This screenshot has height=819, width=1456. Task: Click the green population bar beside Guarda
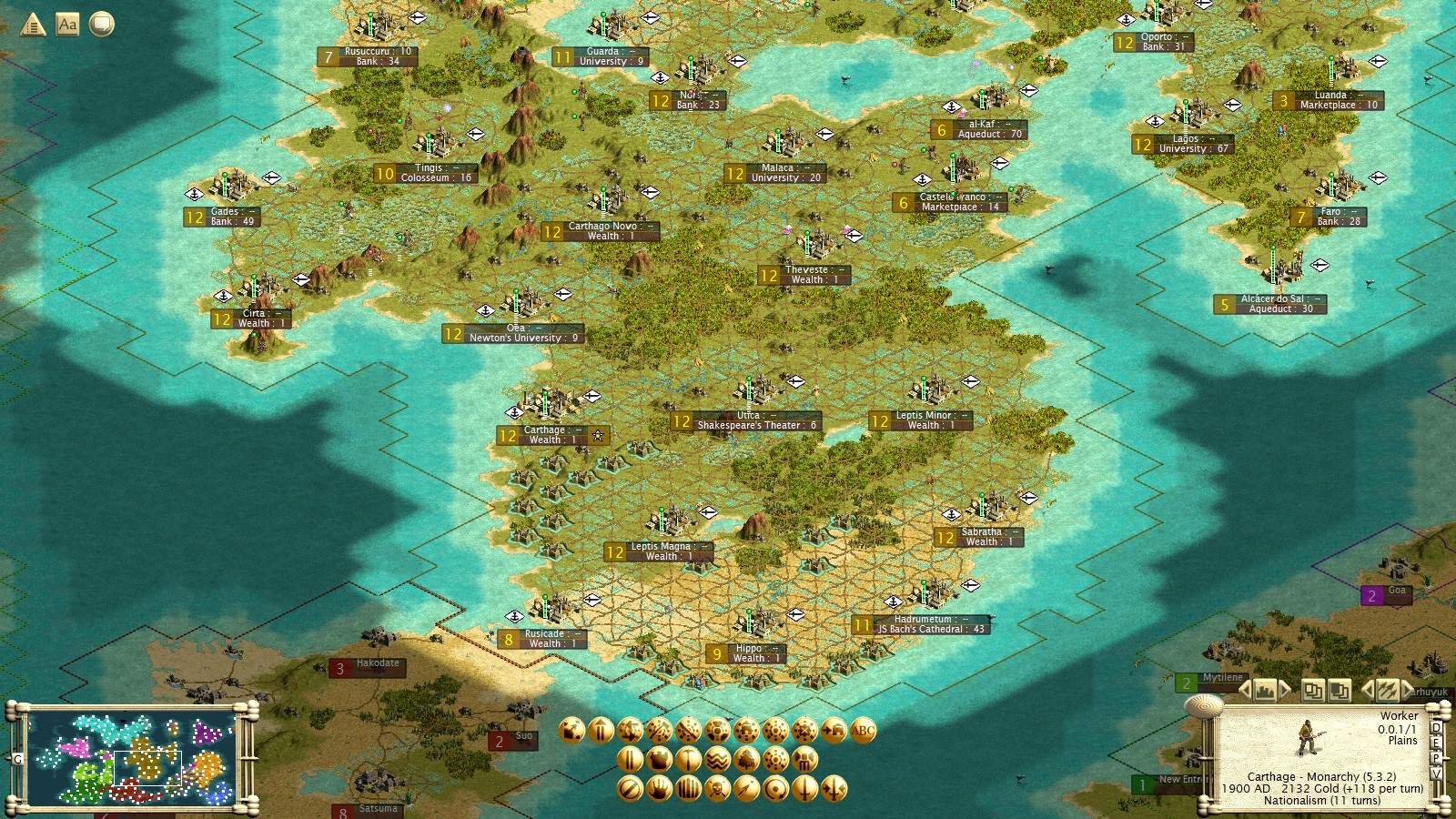point(602,23)
